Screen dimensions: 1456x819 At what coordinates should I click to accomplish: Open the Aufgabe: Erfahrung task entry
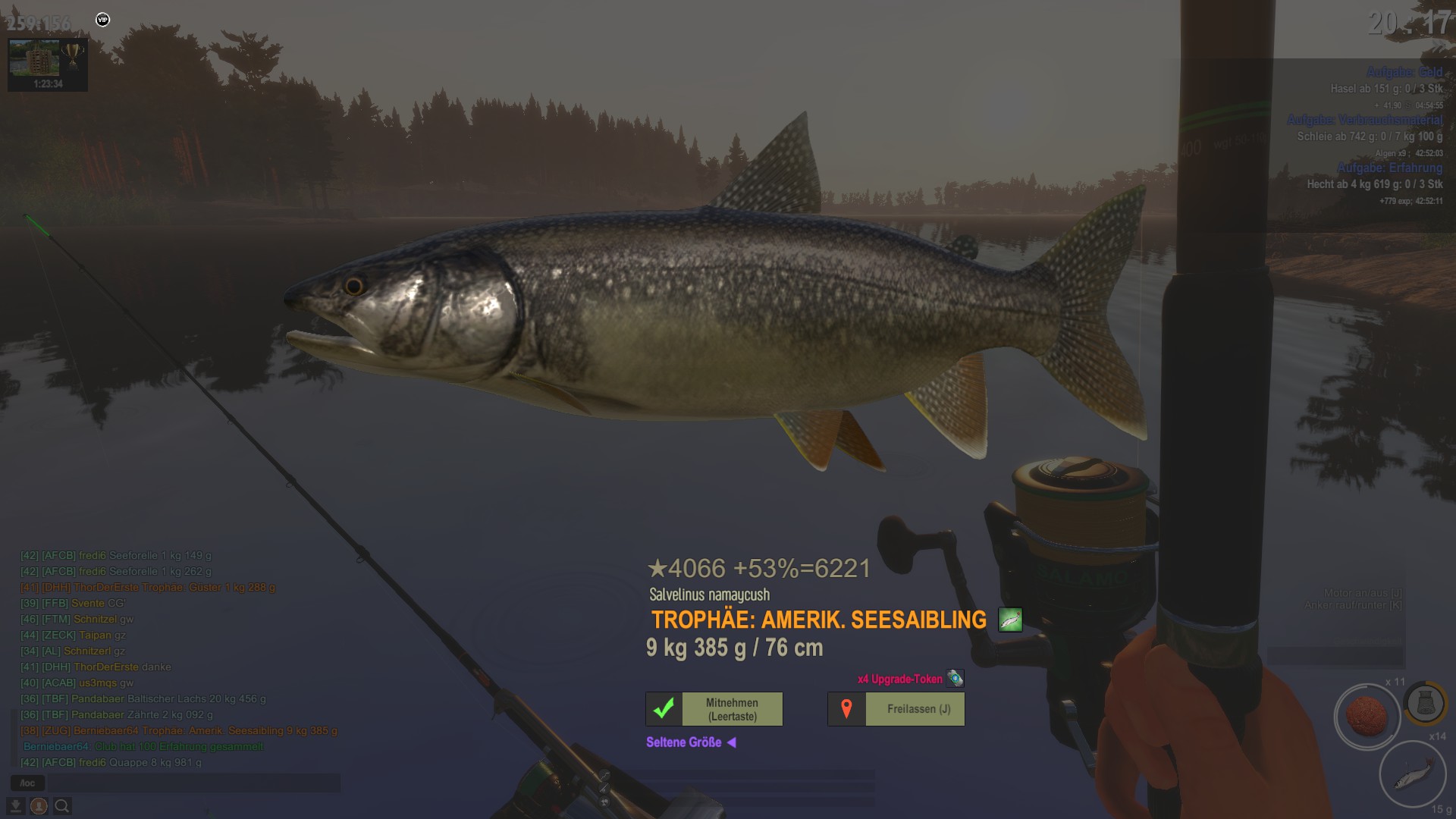1389,168
